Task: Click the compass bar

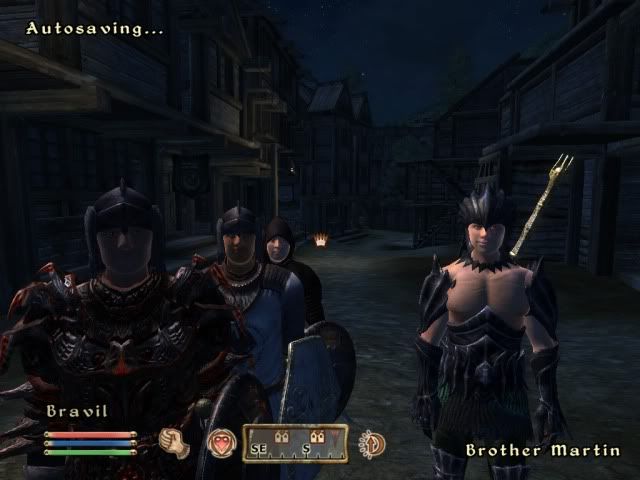Action: tap(294, 443)
